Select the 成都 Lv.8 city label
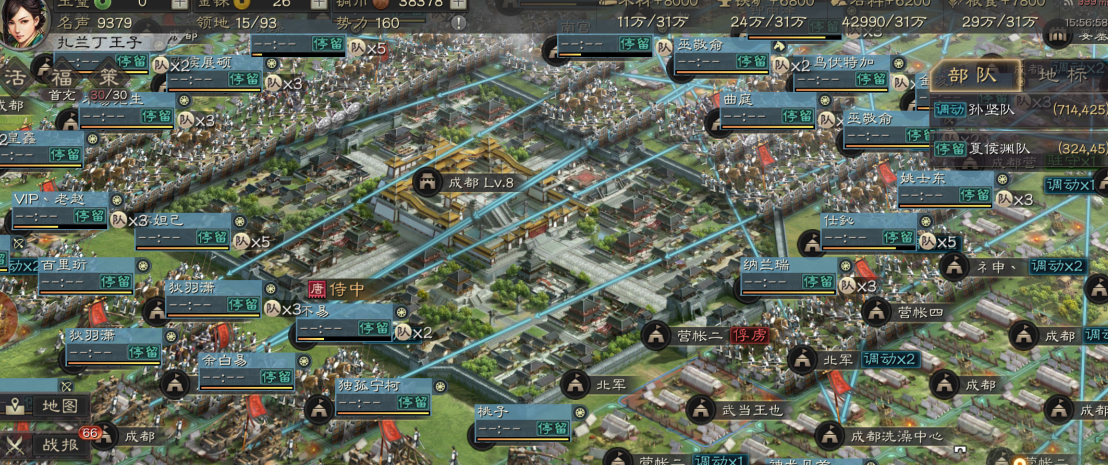 [468, 183]
